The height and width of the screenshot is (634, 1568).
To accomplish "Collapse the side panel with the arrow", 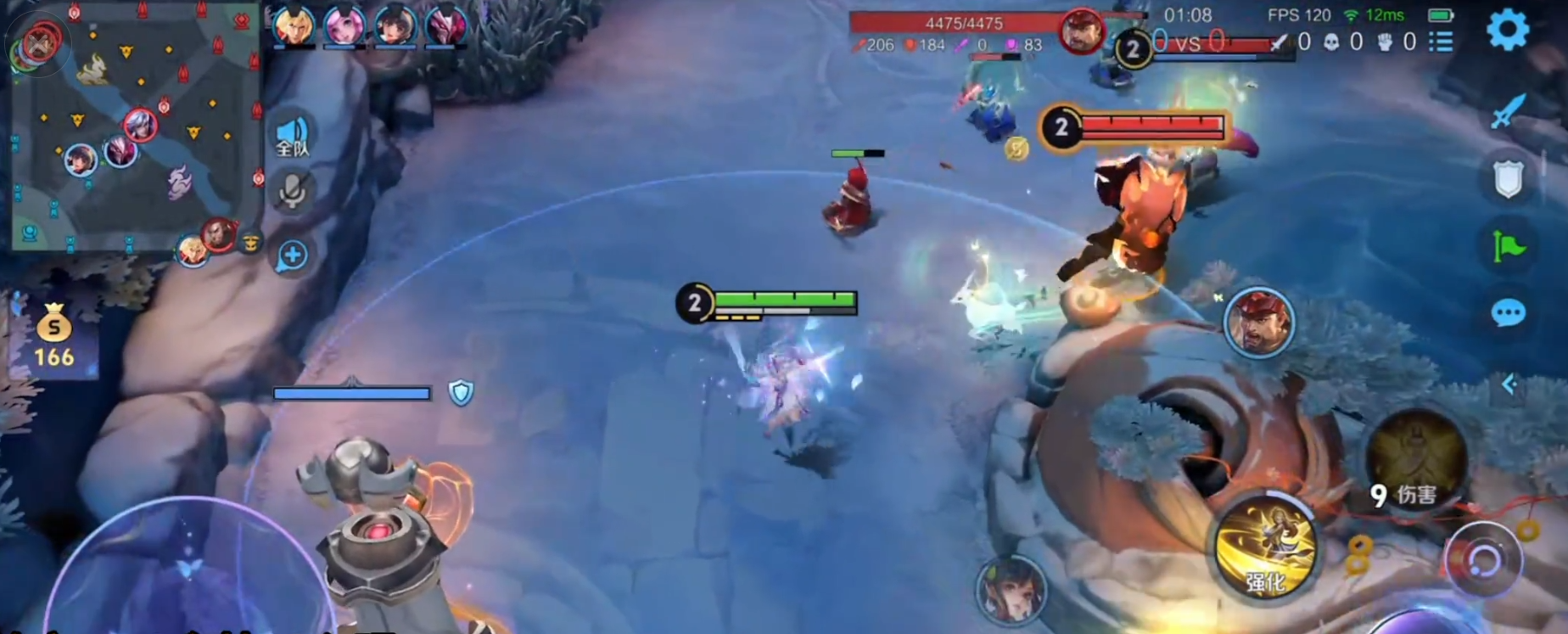I will [x=1509, y=384].
